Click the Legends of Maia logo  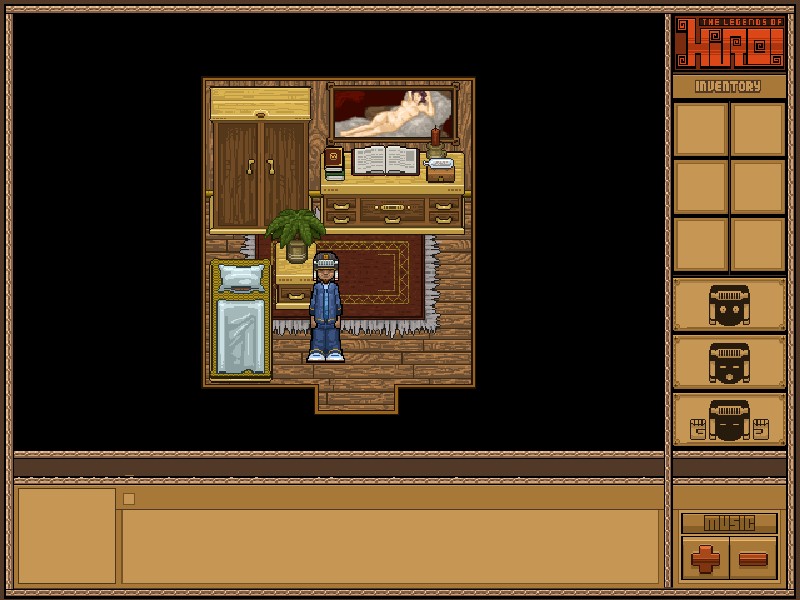click(729, 43)
